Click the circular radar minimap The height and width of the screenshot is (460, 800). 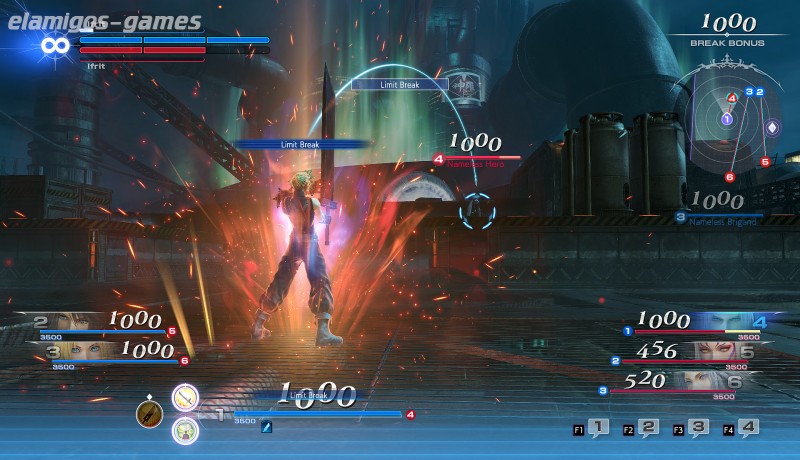click(x=727, y=118)
